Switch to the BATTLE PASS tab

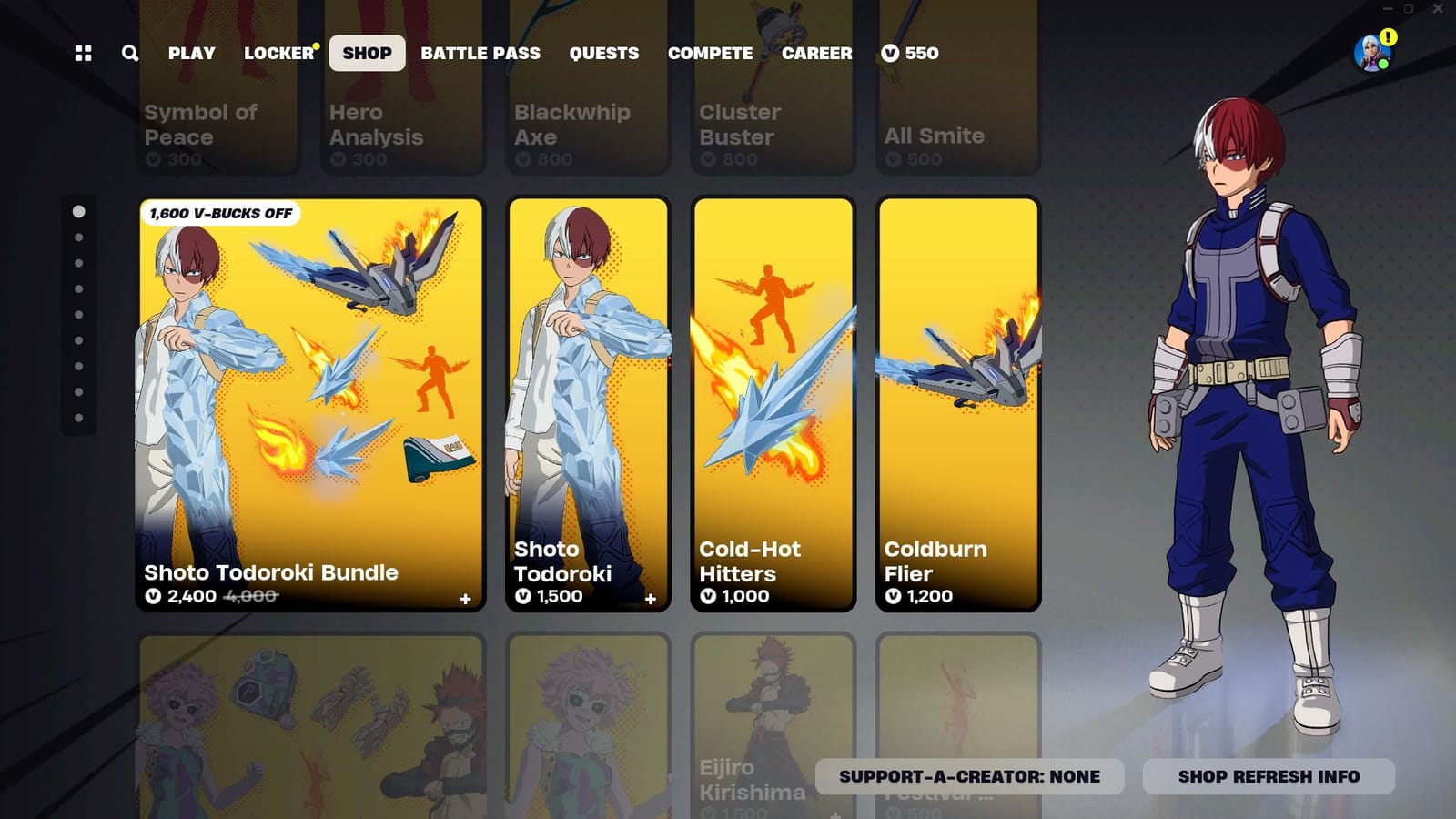480,54
